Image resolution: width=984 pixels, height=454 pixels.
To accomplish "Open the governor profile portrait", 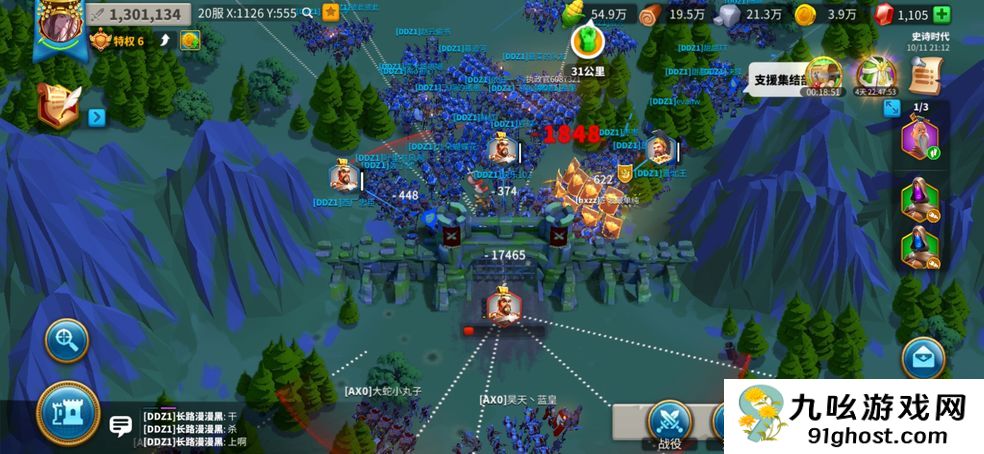I will coord(58,26).
